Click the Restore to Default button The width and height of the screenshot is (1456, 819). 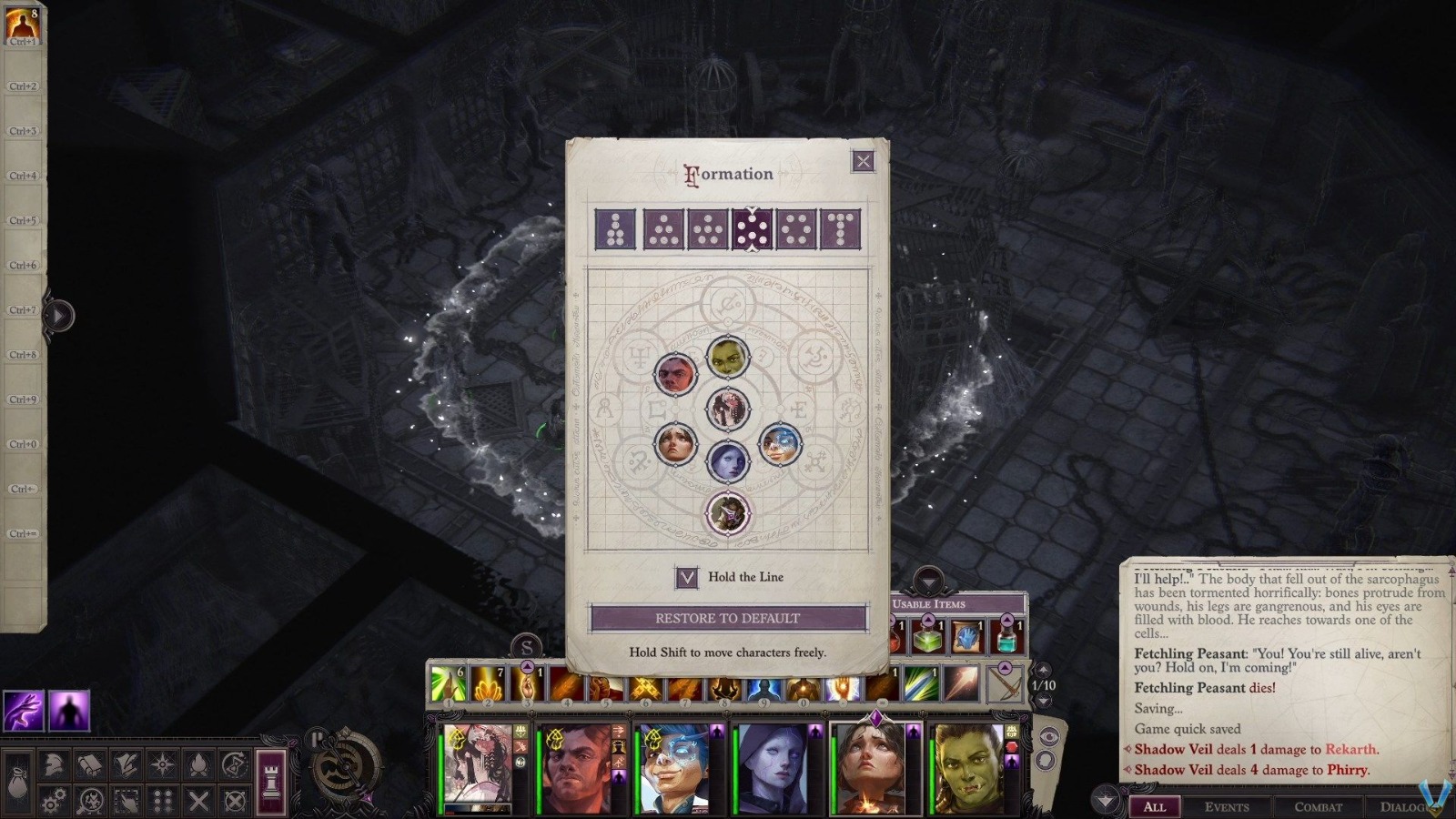(x=728, y=617)
